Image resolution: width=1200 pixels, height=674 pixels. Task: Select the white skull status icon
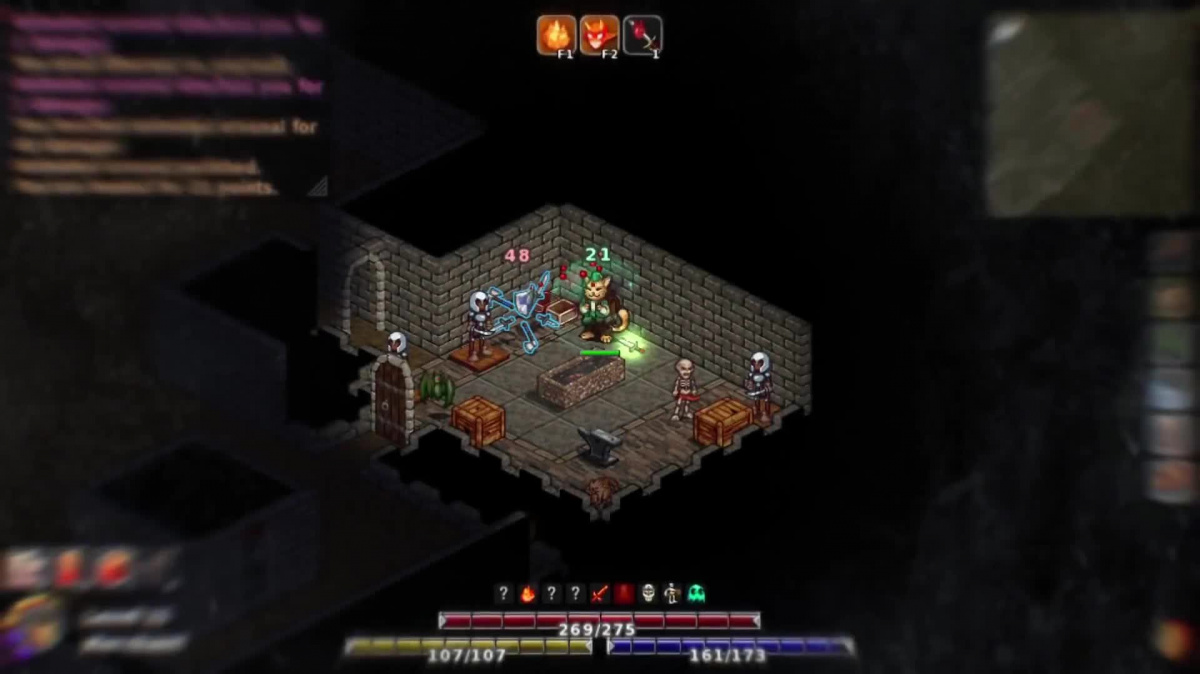(648, 594)
